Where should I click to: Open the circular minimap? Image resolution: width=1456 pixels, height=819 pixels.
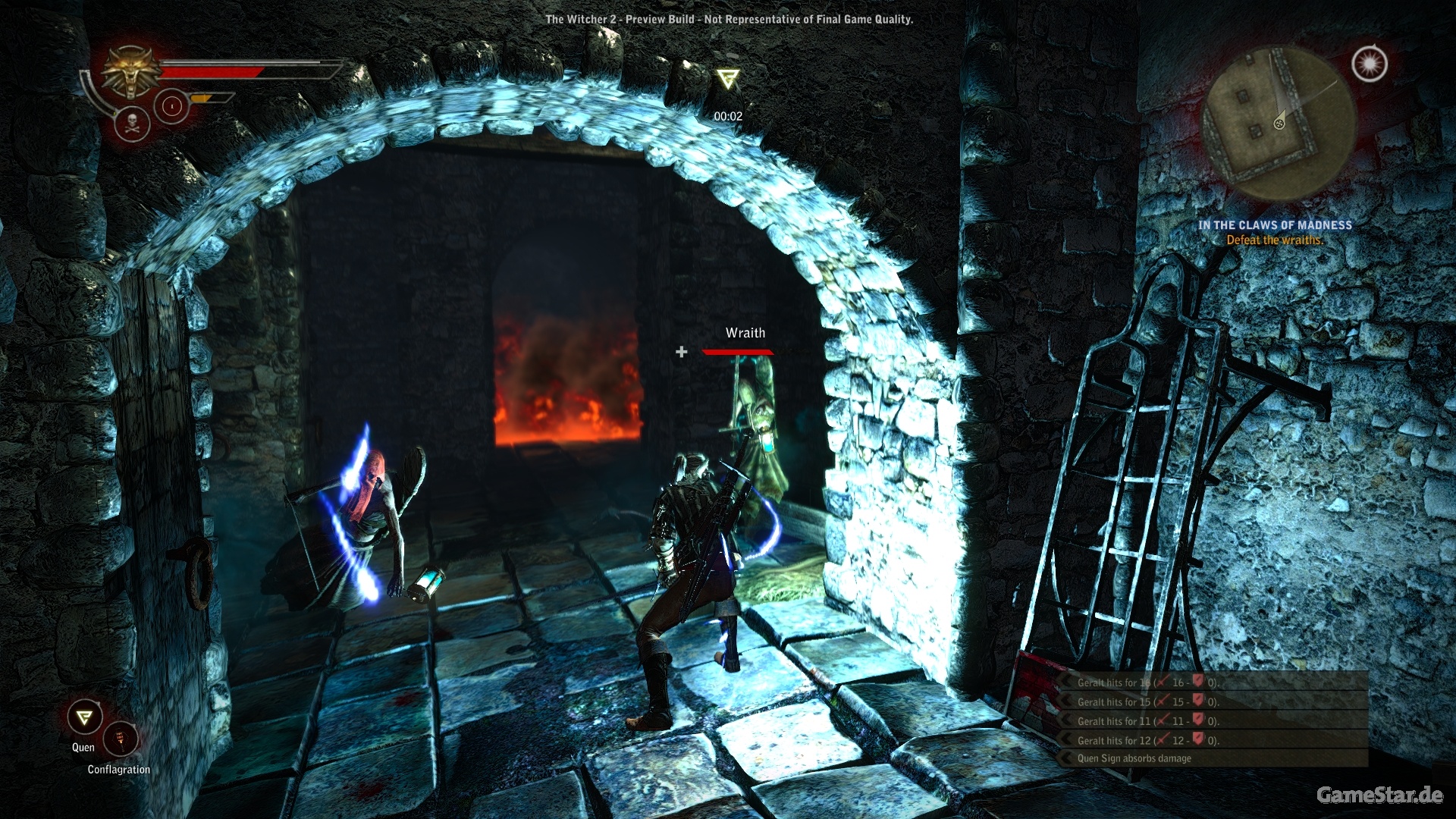(x=1279, y=123)
